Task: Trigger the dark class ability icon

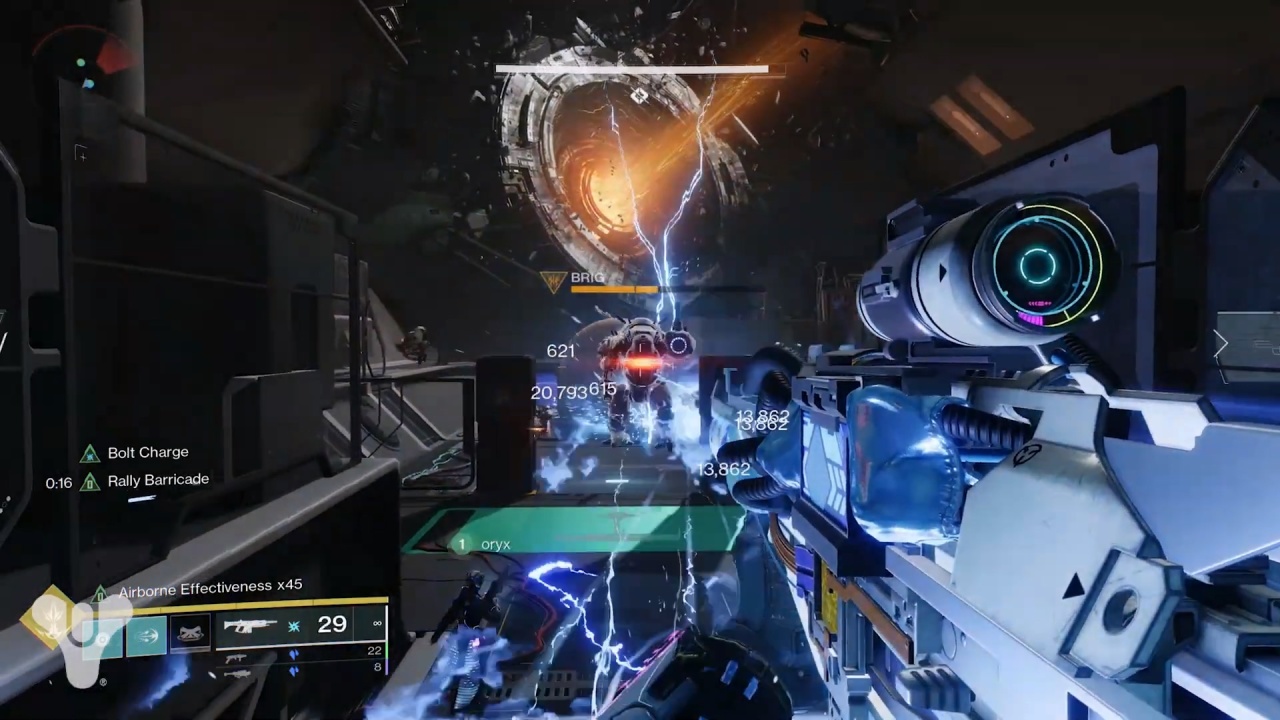Action: (x=189, y=633)
